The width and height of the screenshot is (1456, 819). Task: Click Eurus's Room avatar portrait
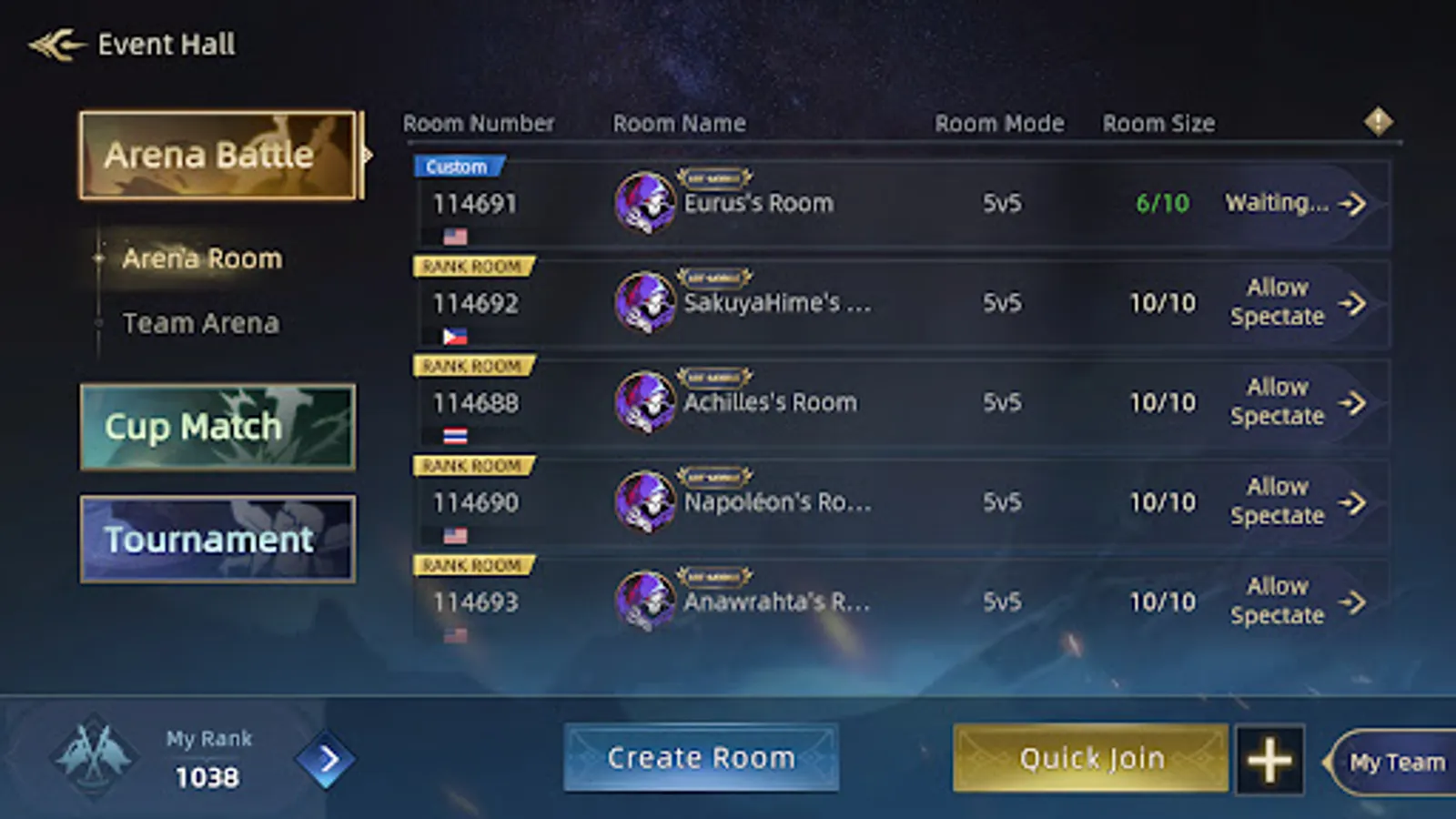click(644, 202)
